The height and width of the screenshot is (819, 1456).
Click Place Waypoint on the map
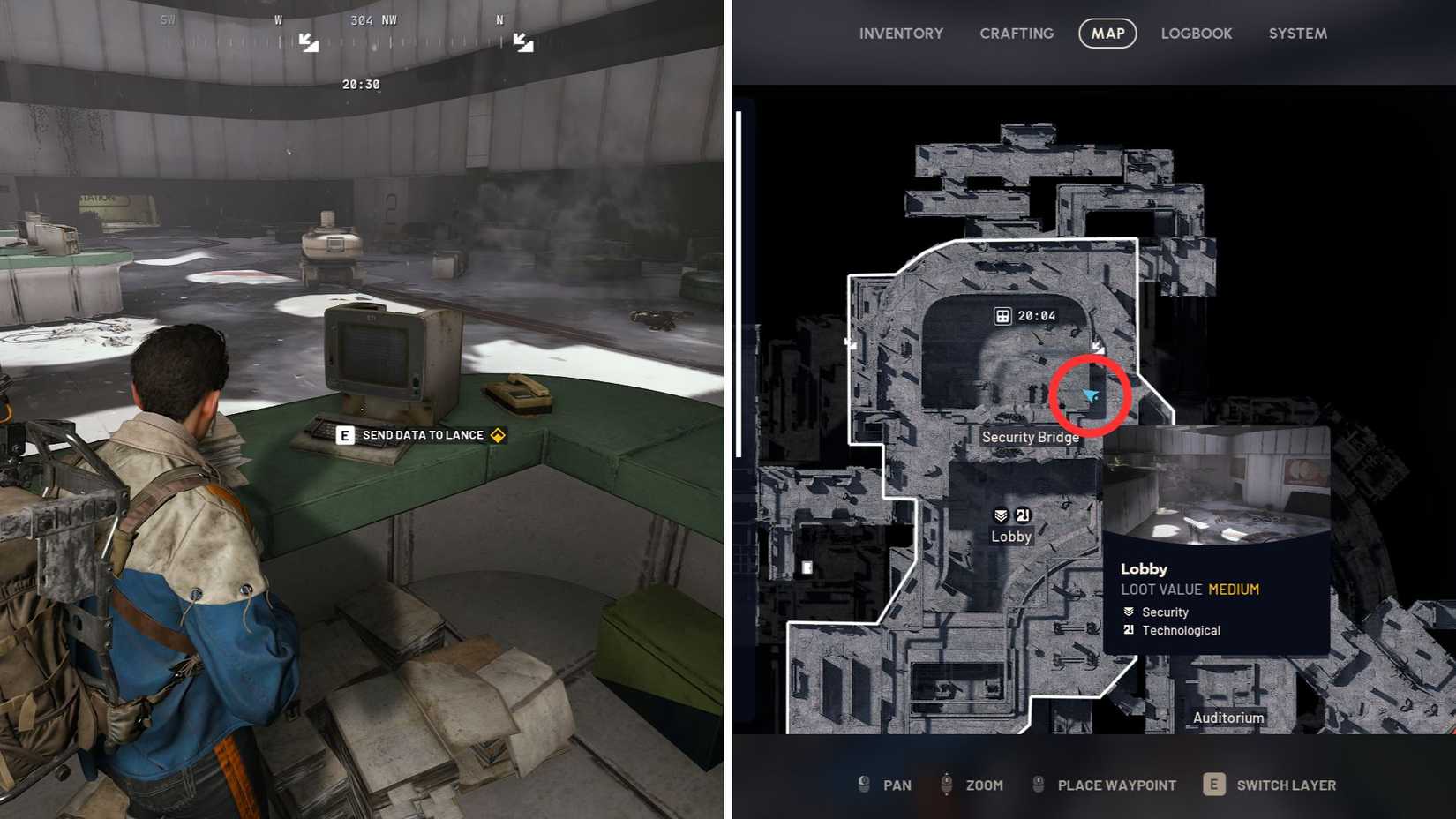[1116, 785]
